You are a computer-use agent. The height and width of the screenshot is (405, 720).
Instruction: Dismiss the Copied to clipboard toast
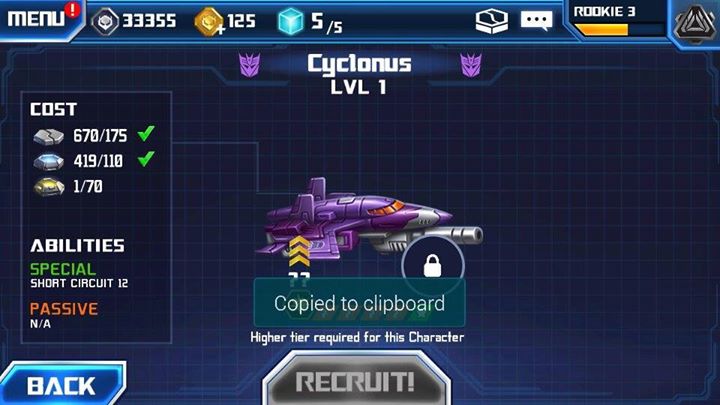click(x=359, y=303)
